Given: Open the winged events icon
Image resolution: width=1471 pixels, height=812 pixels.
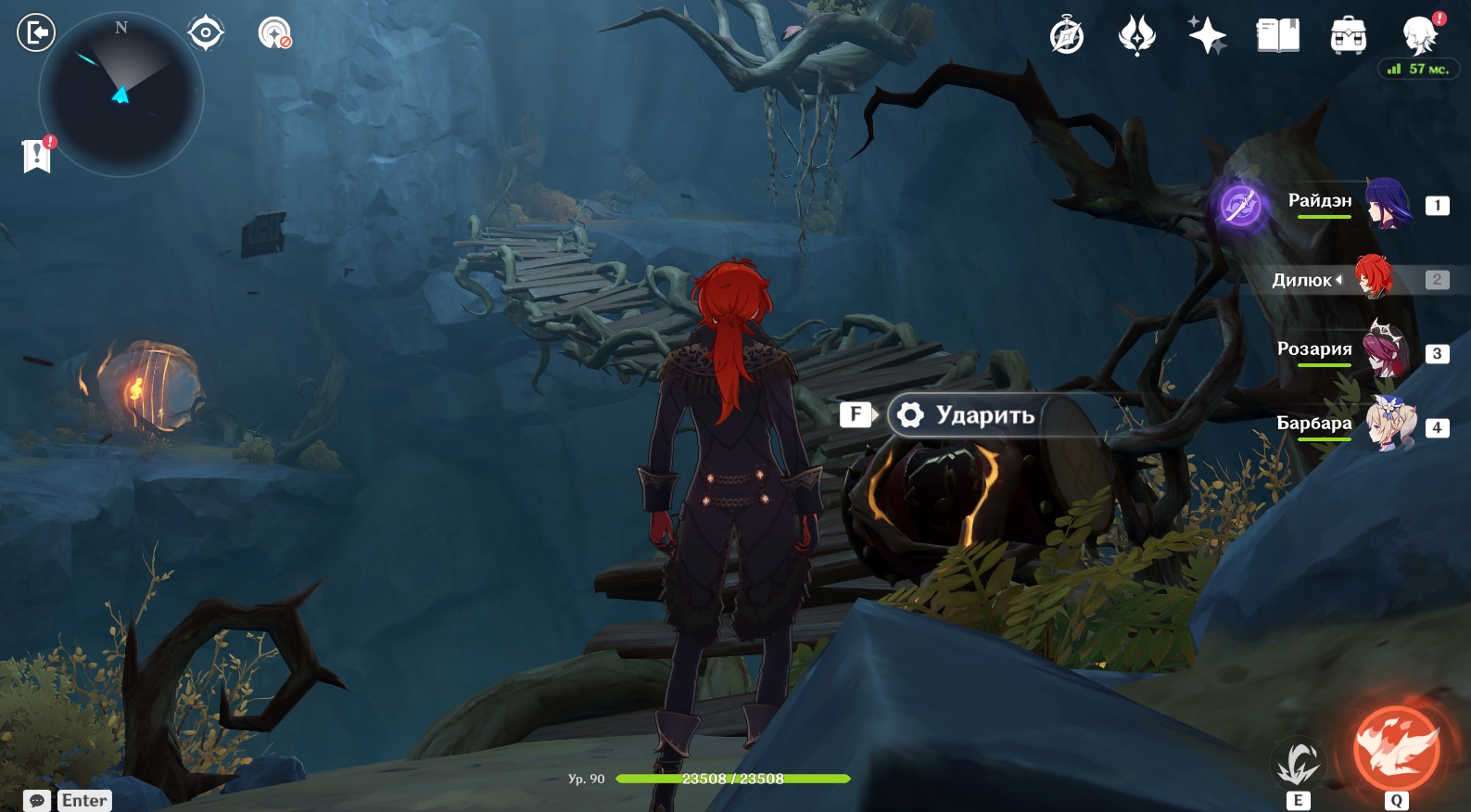Looking at the screenshot, I should pyautogui.click(x=1137, y=36).
